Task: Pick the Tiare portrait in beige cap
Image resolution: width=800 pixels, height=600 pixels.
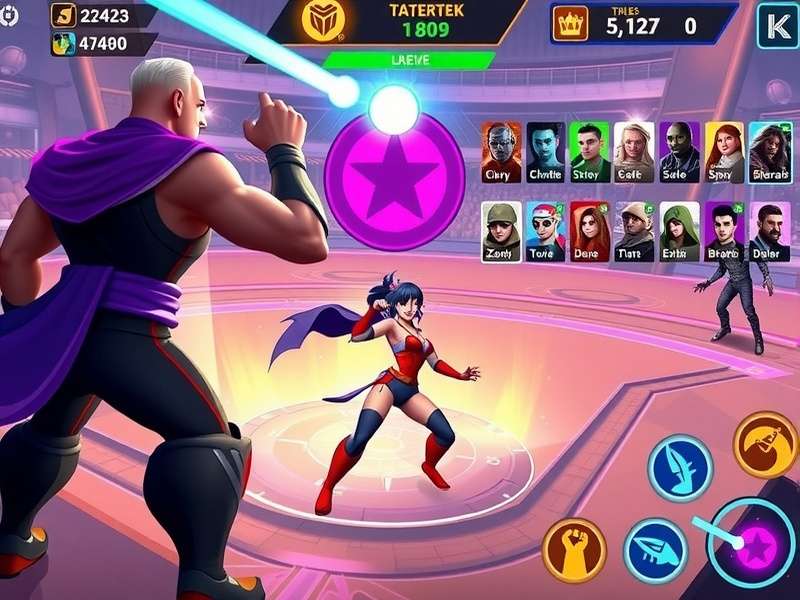Action: click(634, 232)
